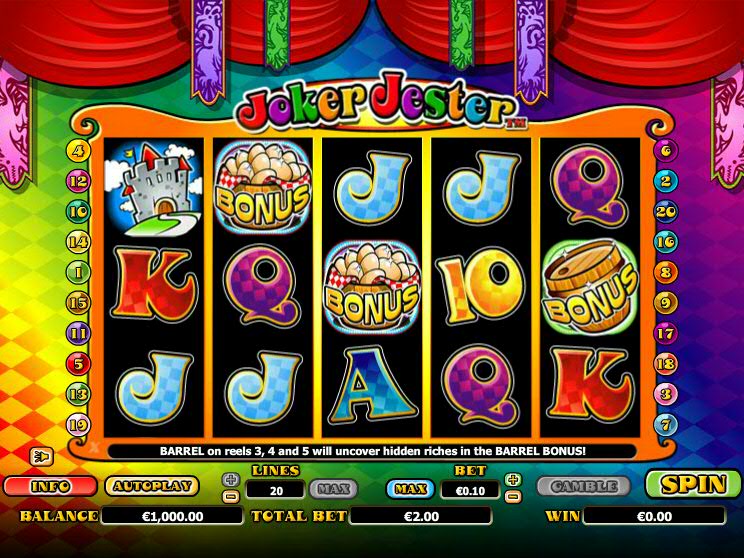Viewport: 744px width, 558px height.
Task: Select payline number 6 marker
Action: tap(666, 152)
